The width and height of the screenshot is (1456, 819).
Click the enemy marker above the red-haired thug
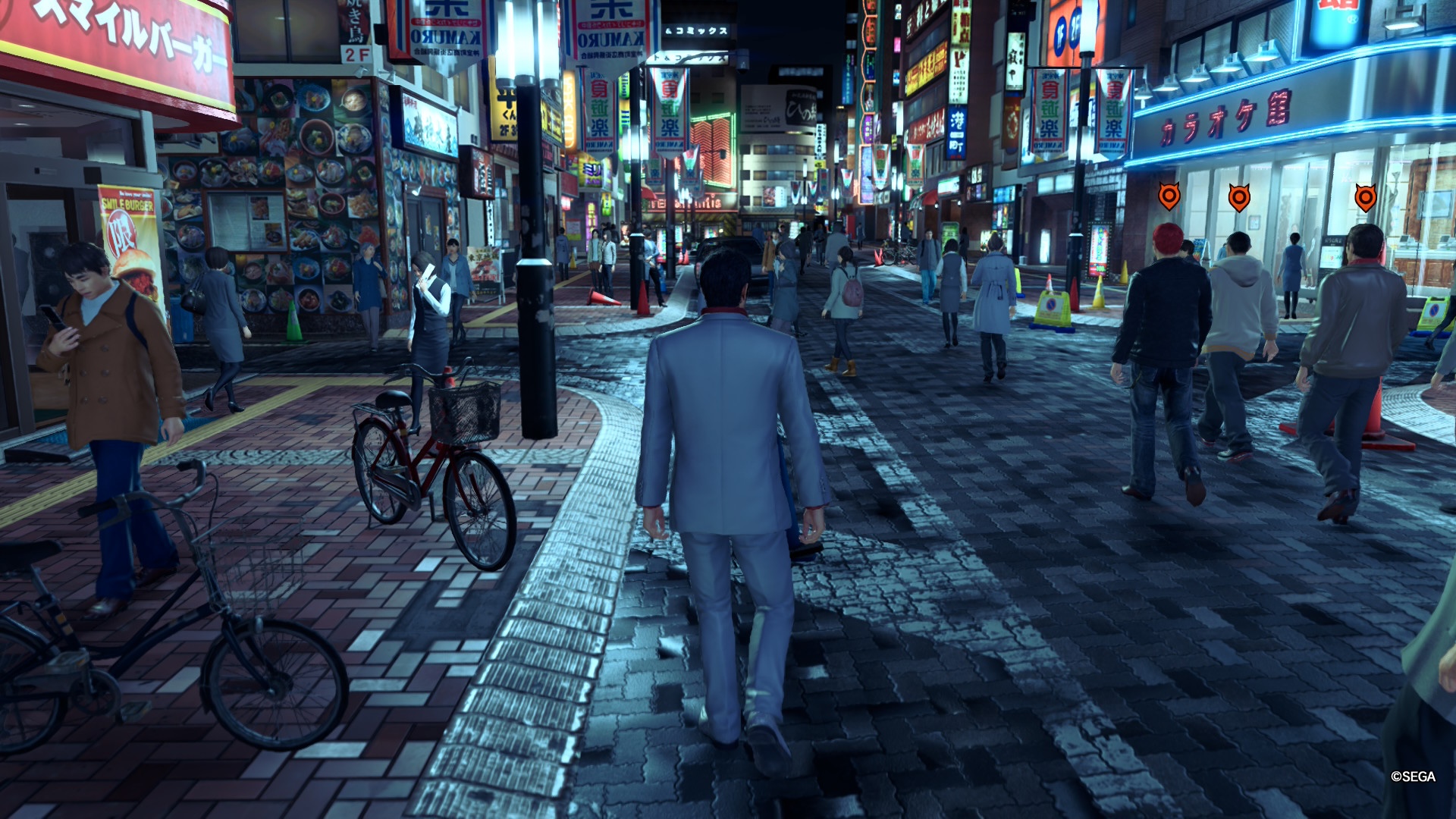[x=1169, y=197]
